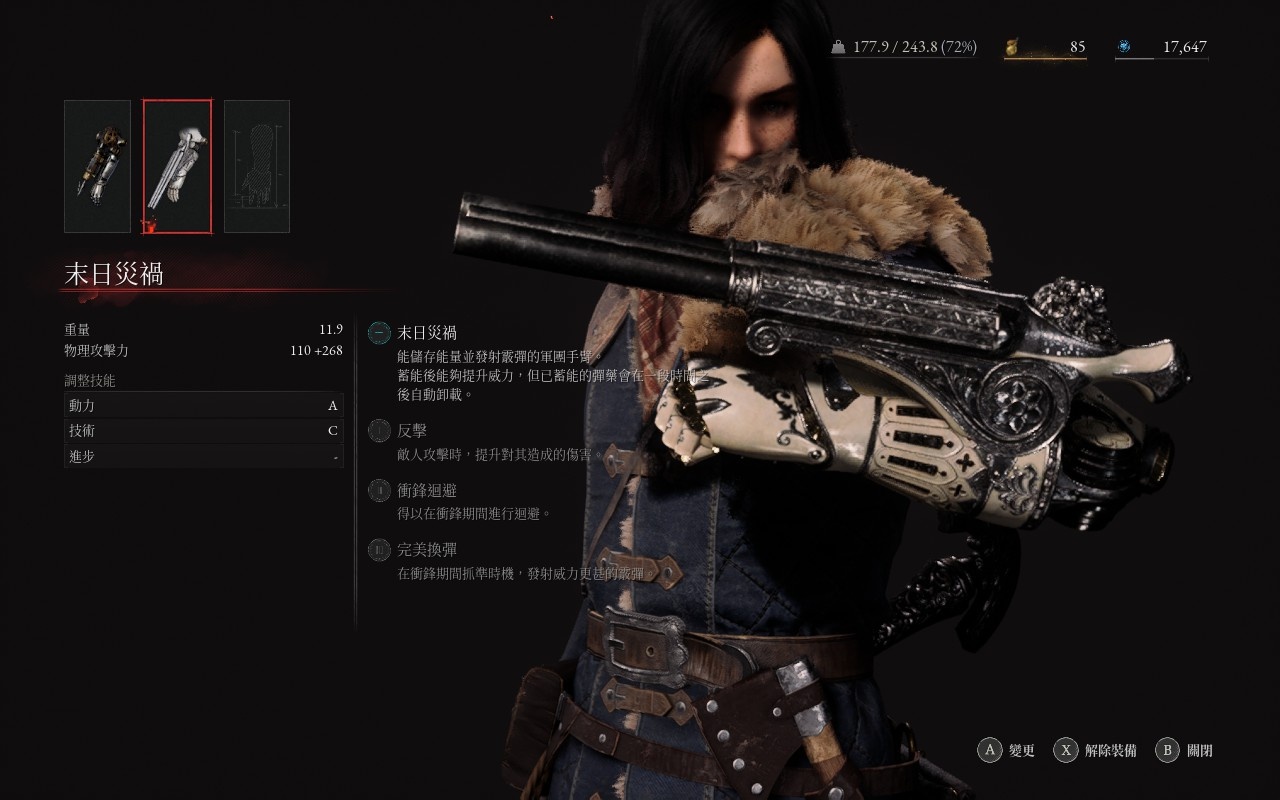
Task: Select the bronze legion arm slot
Action: point(97,166)
